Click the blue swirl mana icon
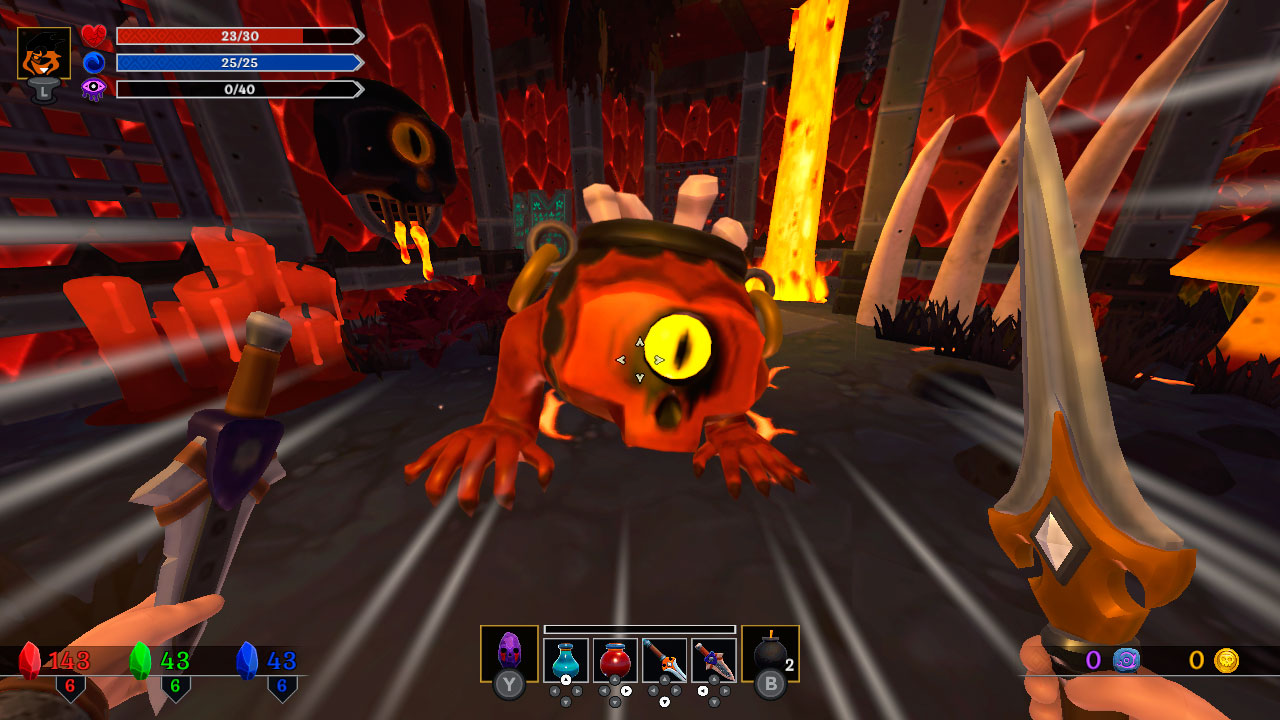 pos(94,62)
